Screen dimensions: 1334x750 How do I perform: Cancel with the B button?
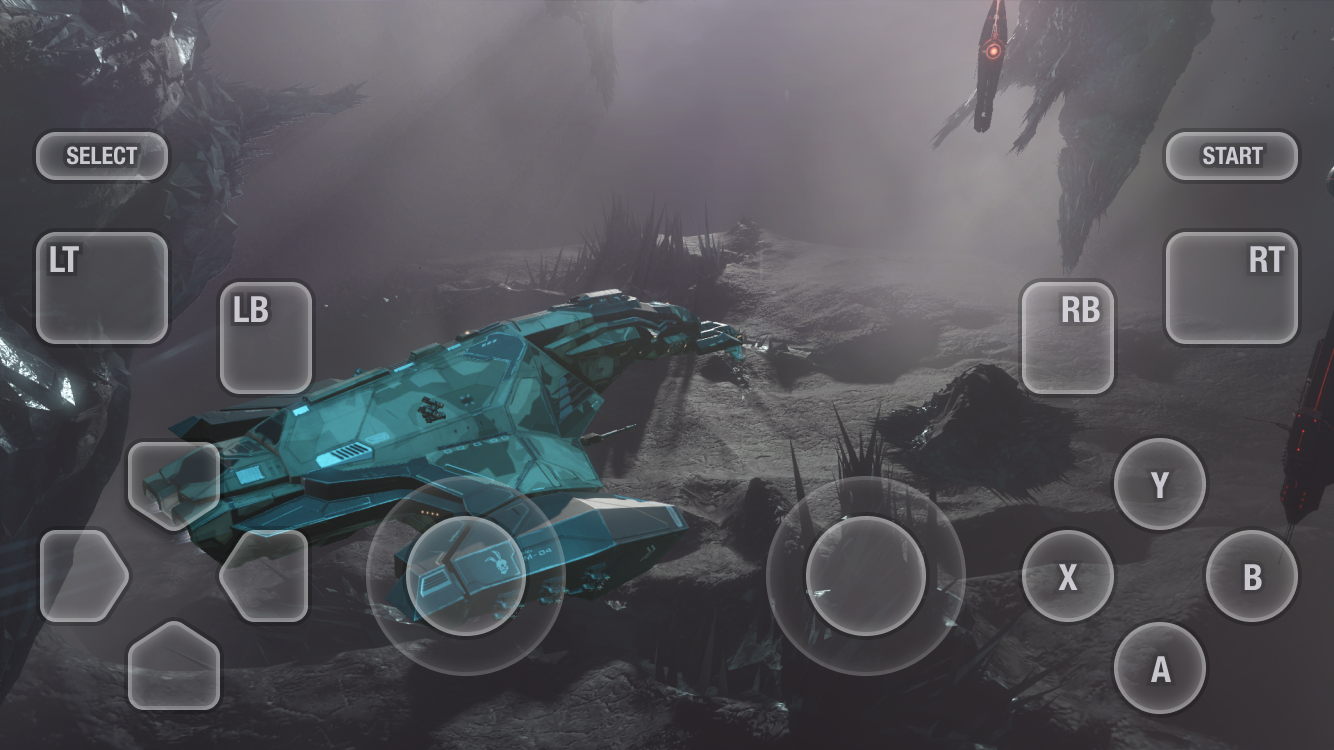pos(1252,577)
